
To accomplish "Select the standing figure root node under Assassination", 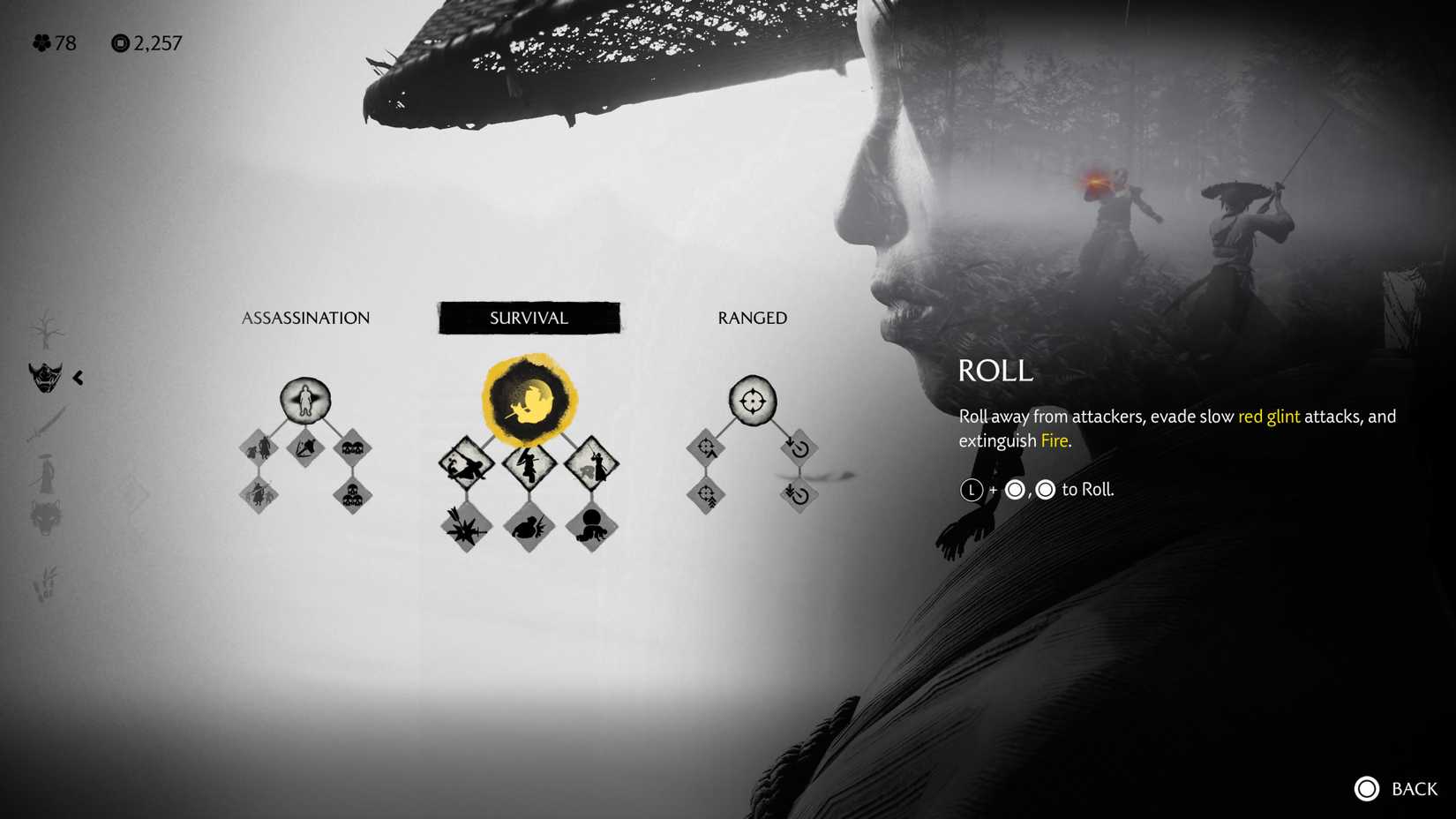I will click(305, 400).
